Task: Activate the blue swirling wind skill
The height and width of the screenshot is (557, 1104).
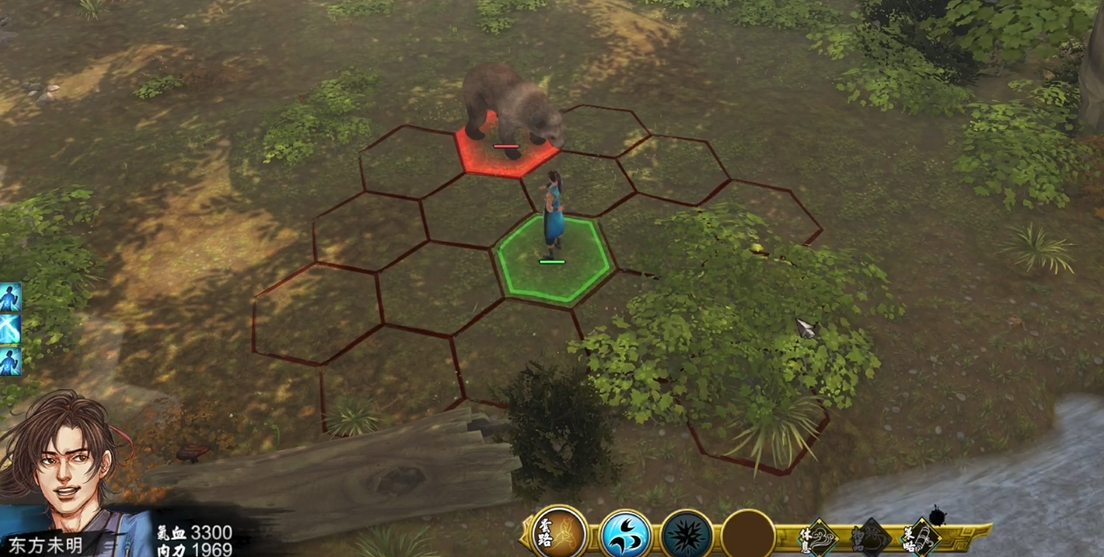Action: (626, 534)
